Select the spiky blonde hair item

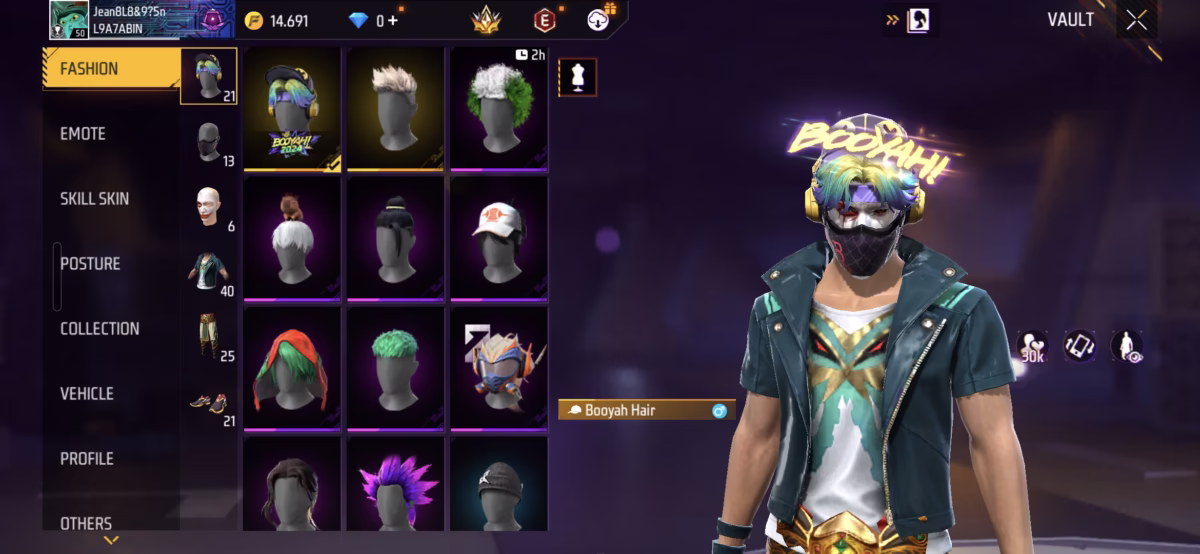click(395, 110)
